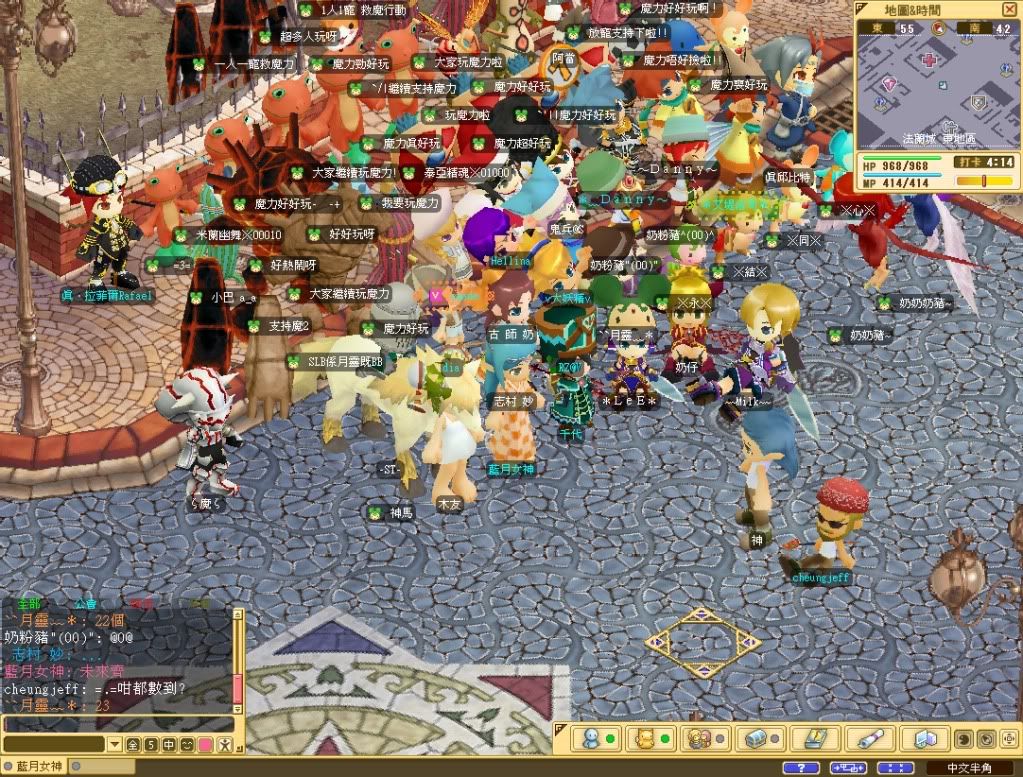1023x777 pixels.
Task: Open the blue character status button
Action: 590,739
